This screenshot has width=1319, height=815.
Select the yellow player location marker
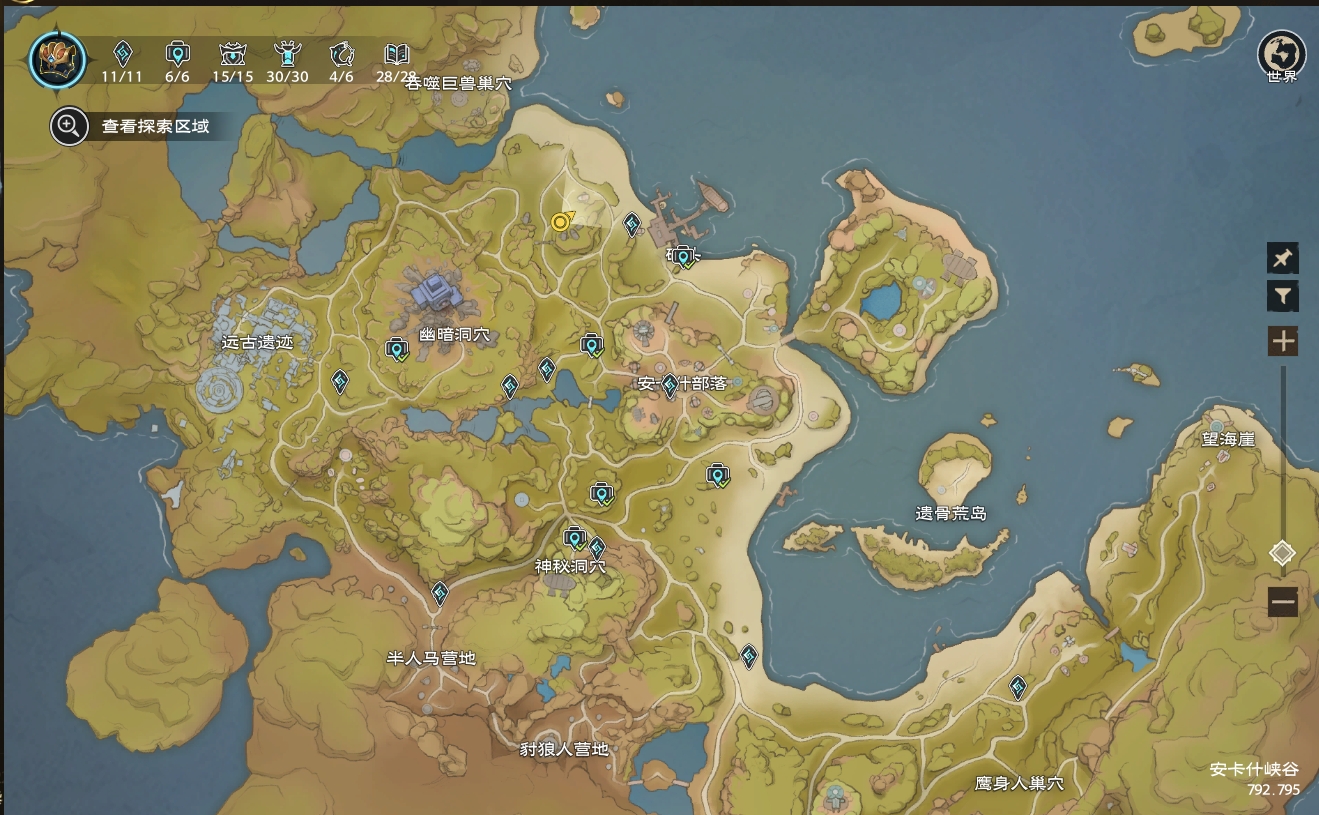(561, 222)
